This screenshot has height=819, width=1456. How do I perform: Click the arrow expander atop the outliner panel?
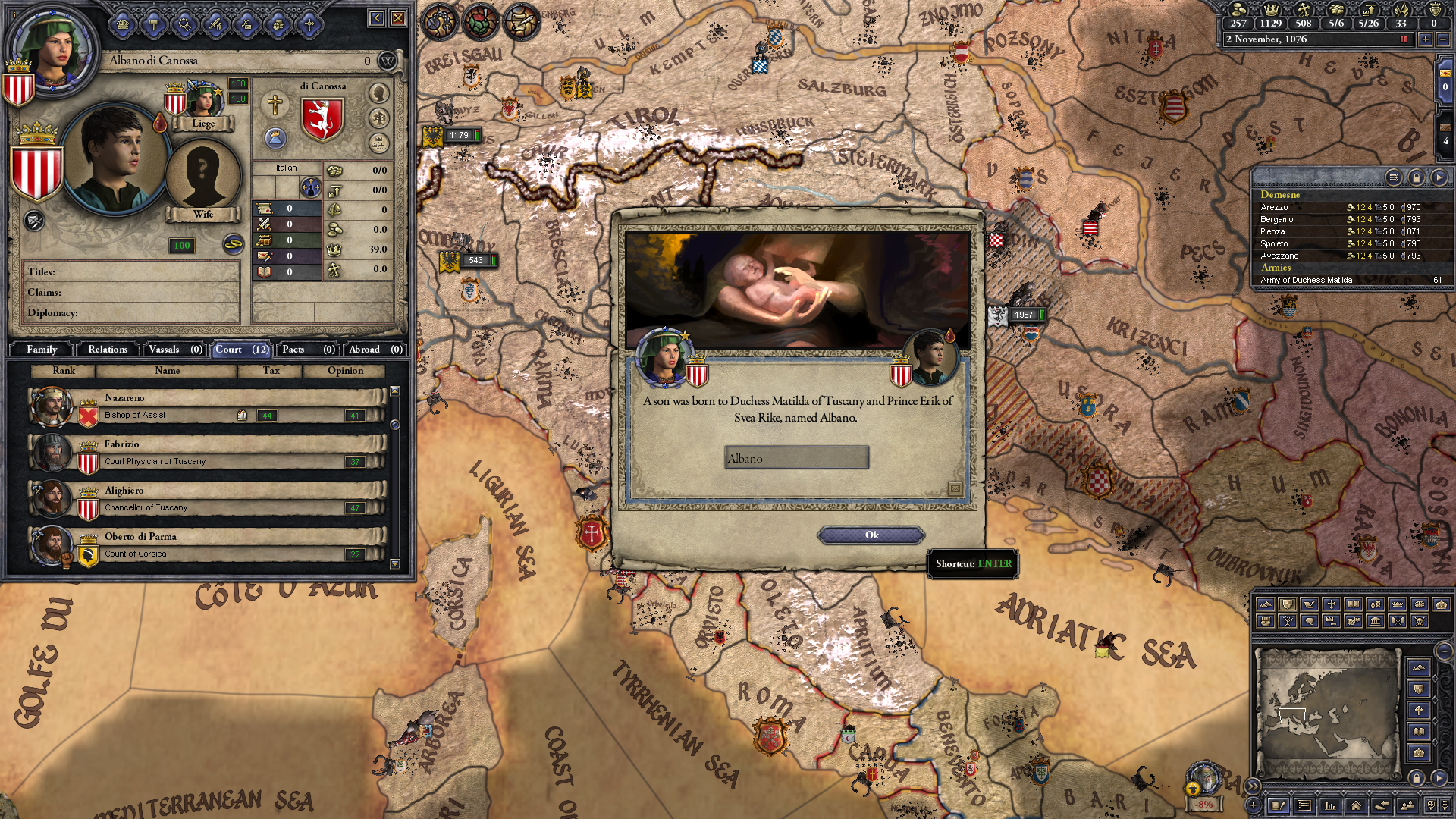click(x=1439, y=177)
